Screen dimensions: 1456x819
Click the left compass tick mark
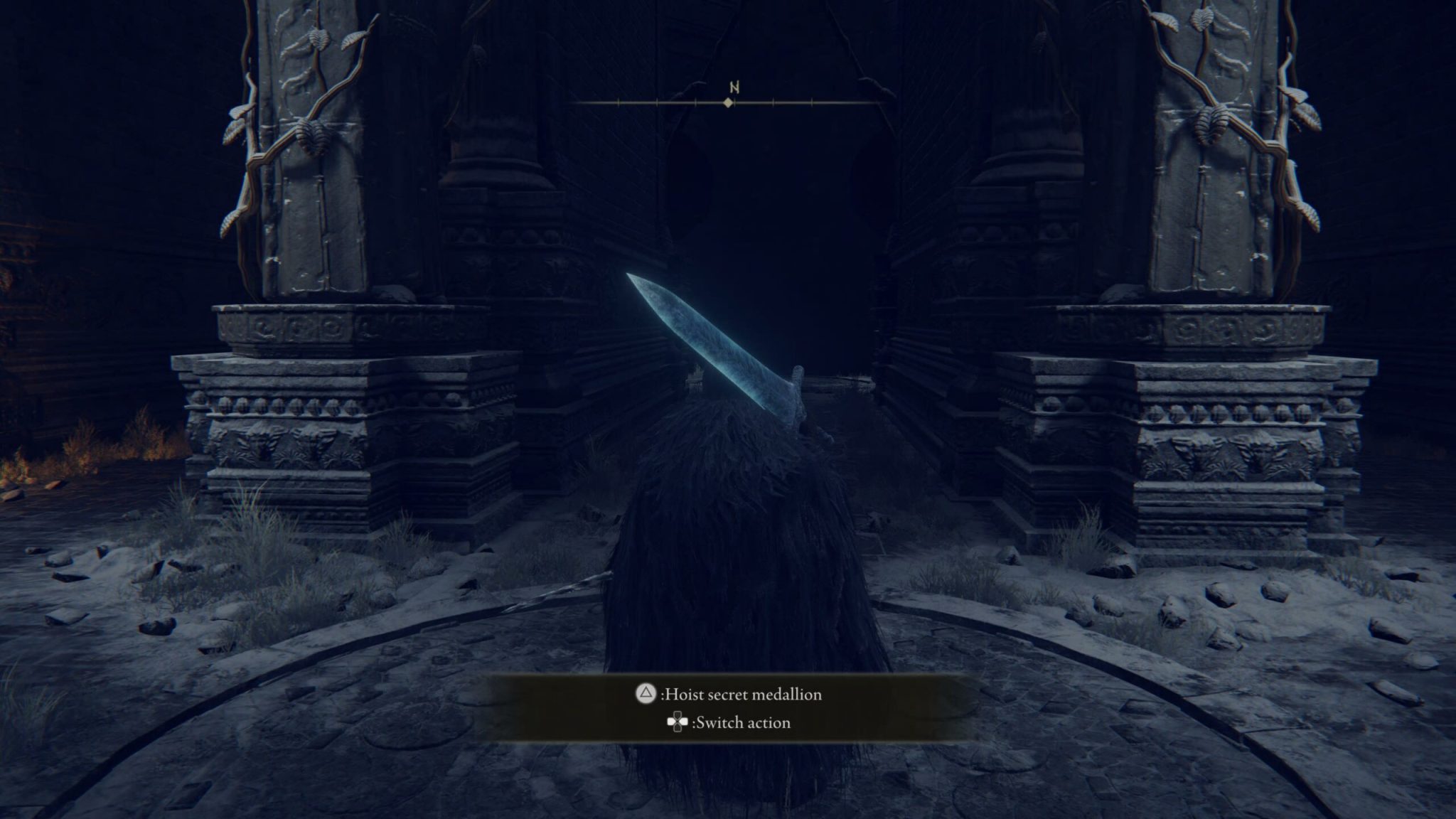619,102
